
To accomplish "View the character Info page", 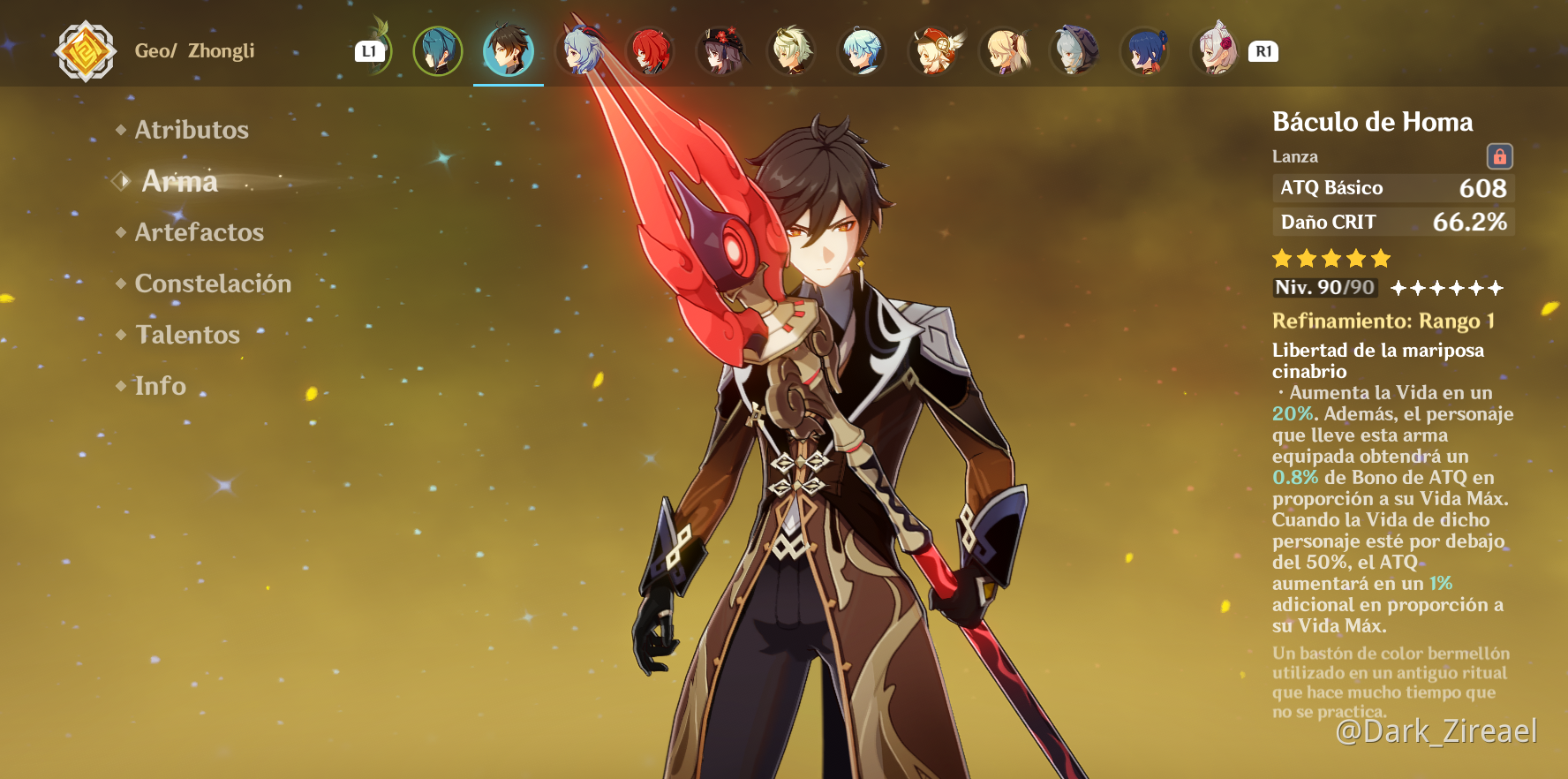I will 160,386.
